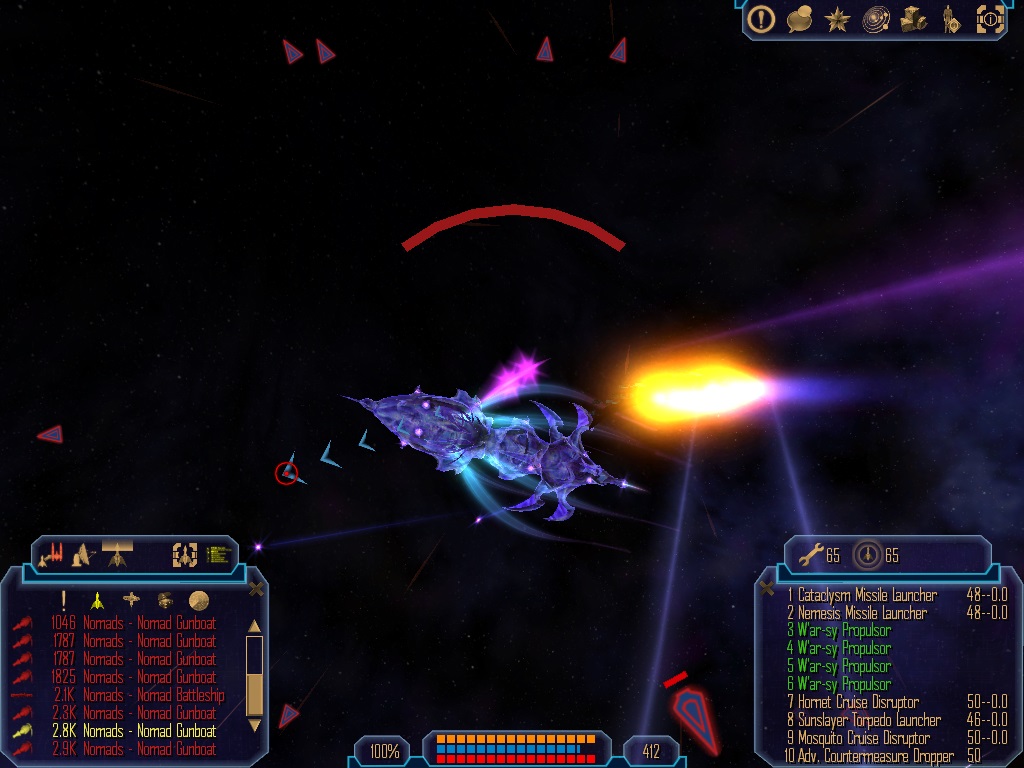Open the bracketed info card icon

point(989,18)
